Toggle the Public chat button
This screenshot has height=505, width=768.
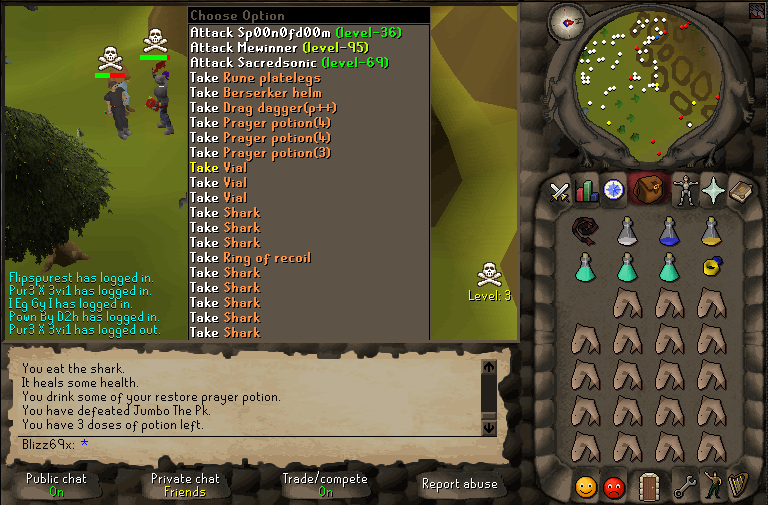56,485
